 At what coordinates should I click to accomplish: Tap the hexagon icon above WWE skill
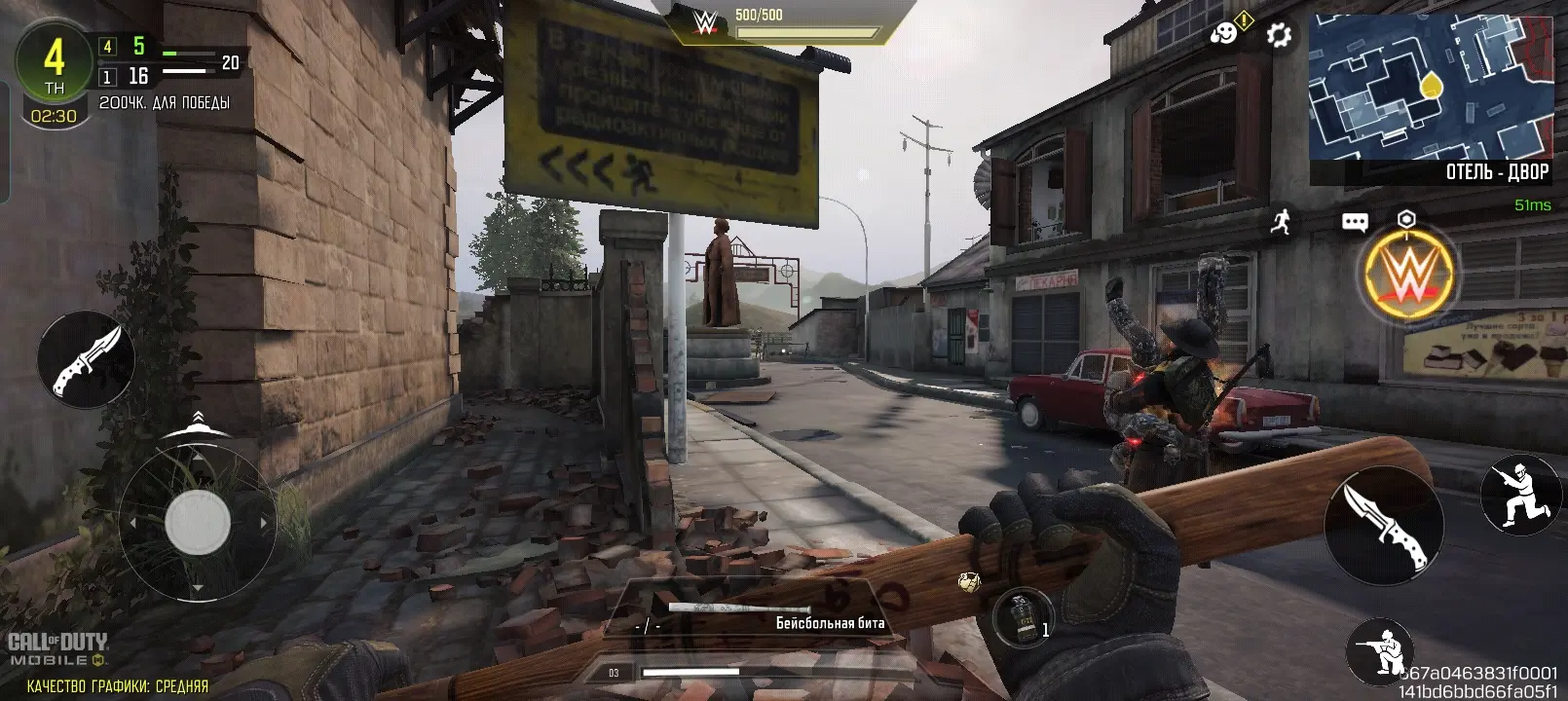coord(1405,219)
